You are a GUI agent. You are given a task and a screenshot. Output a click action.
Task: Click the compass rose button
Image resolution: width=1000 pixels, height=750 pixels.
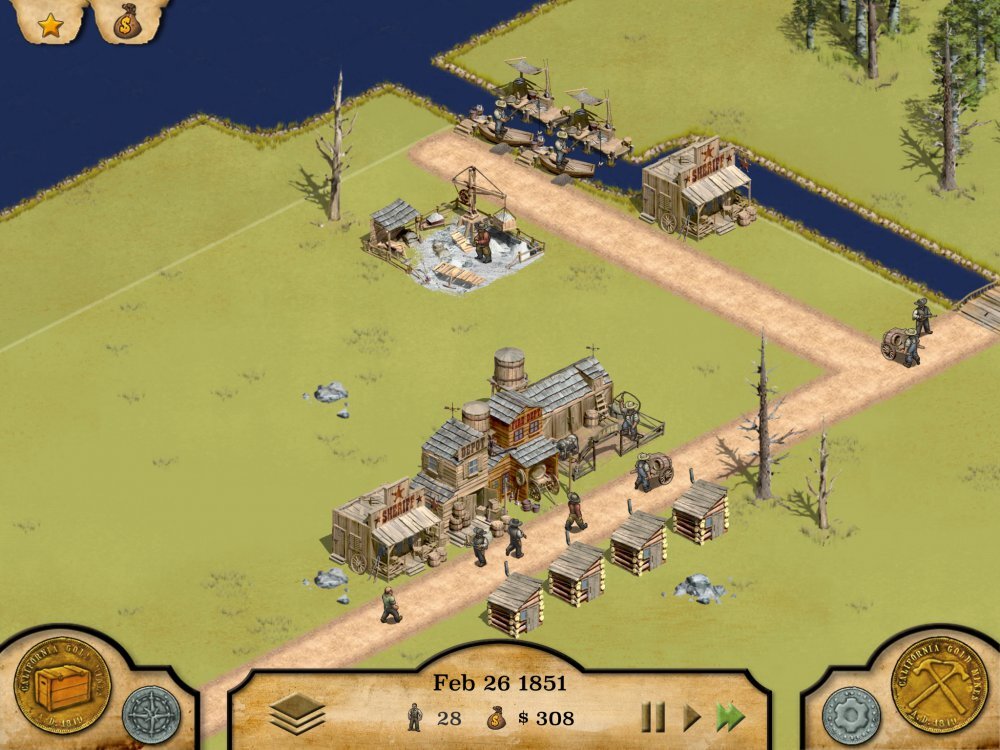tap(152, 714)
